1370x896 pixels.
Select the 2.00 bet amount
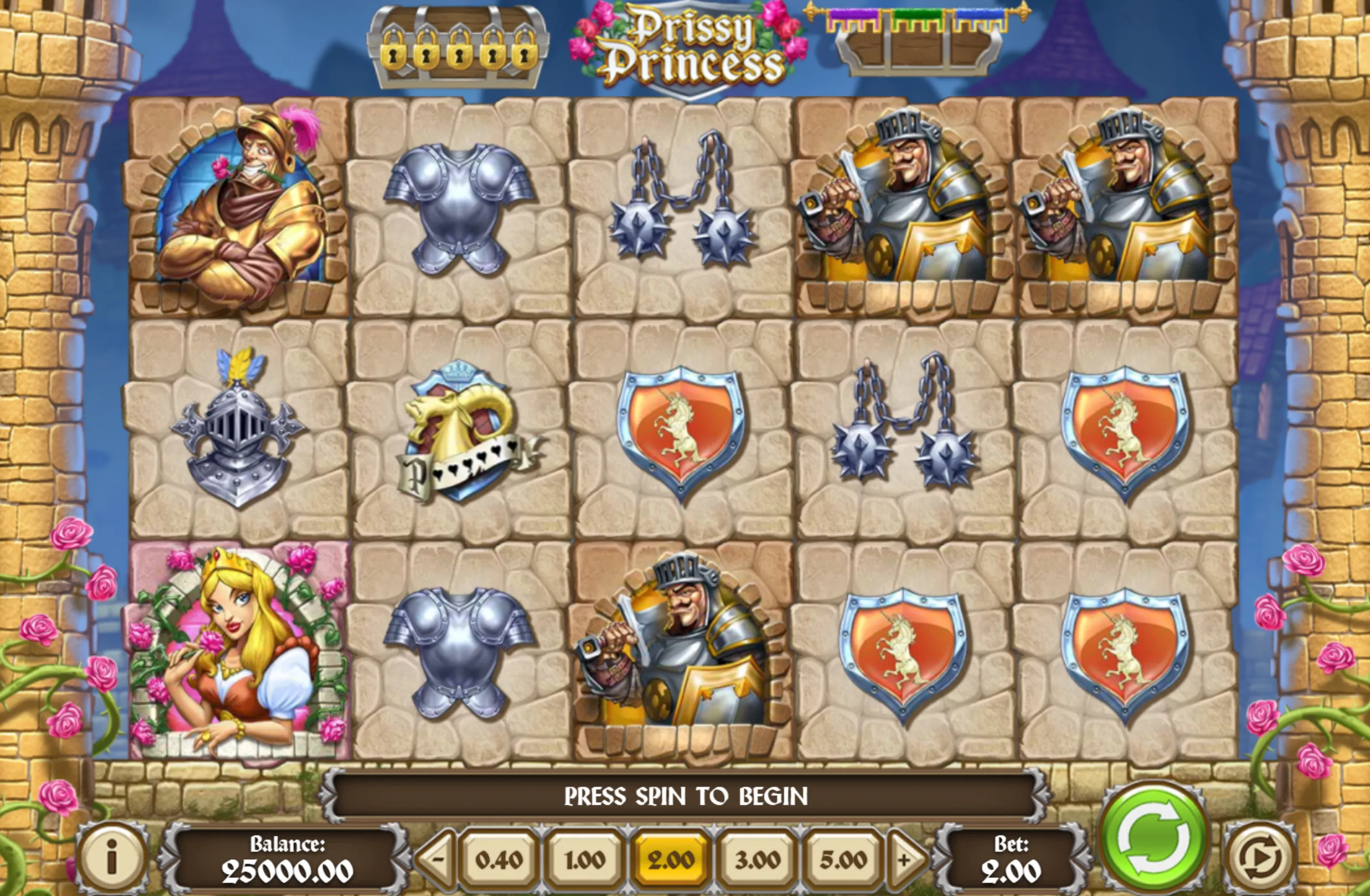[x=670, y=860]
